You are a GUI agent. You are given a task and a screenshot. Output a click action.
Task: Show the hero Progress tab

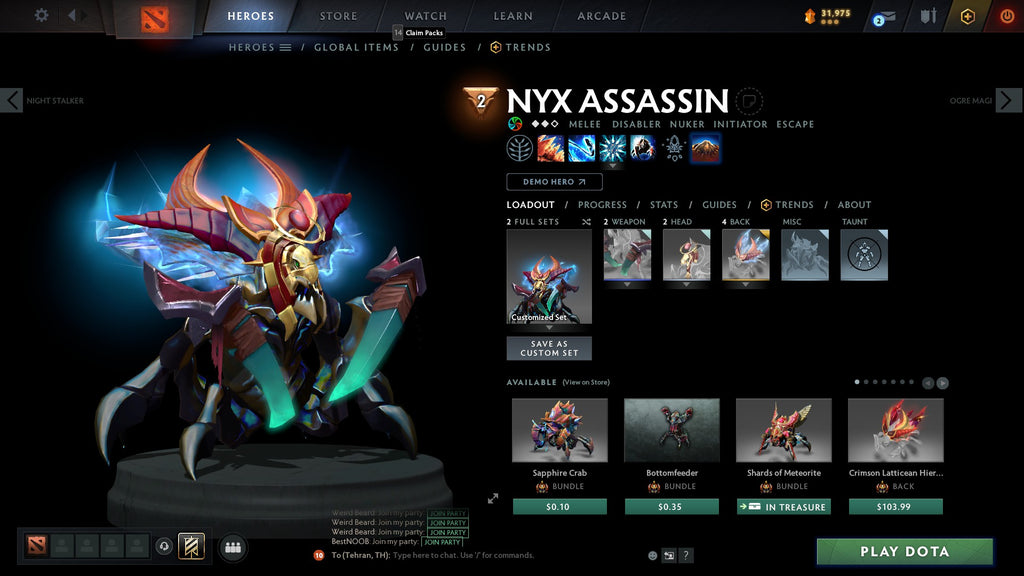coord(602,205)
